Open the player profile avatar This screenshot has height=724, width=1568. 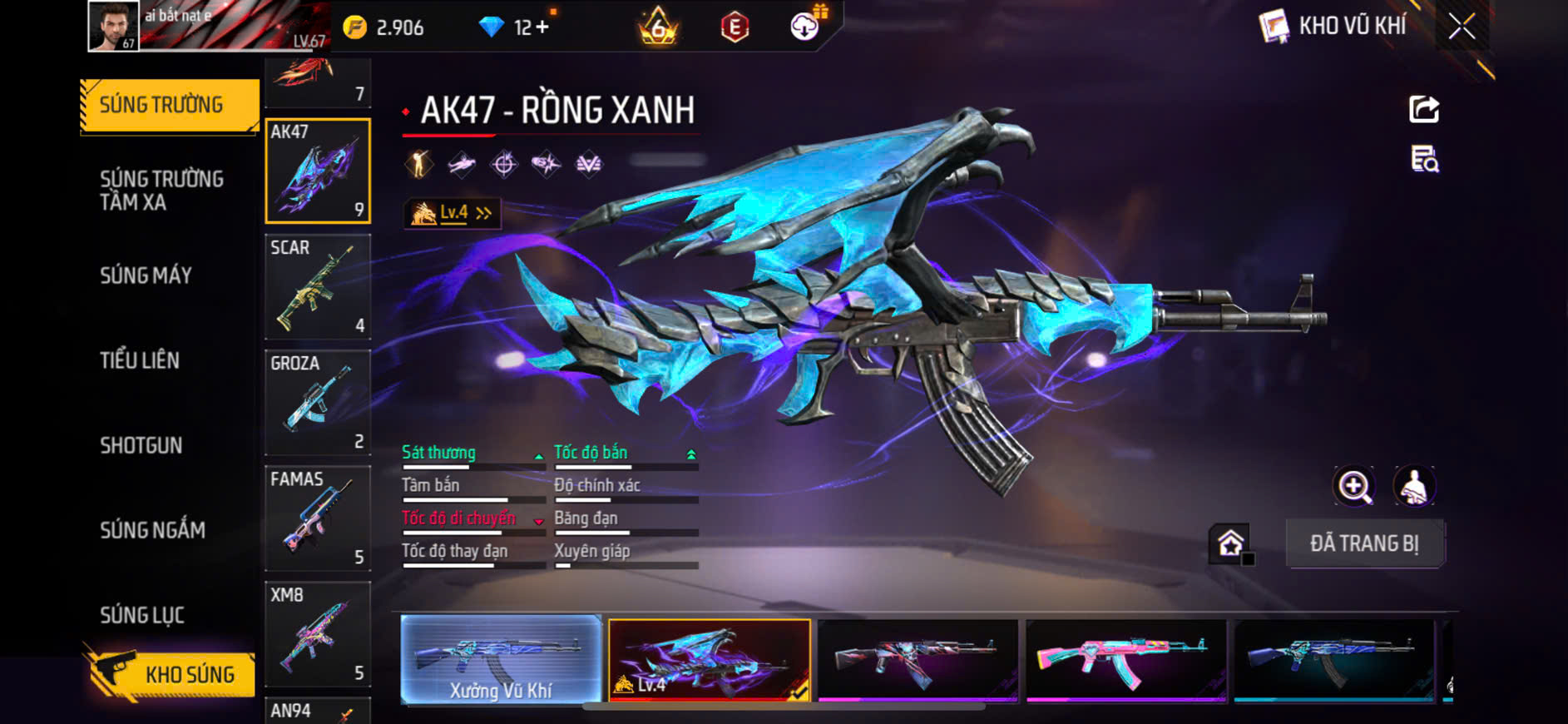click(x=114, y=26)
